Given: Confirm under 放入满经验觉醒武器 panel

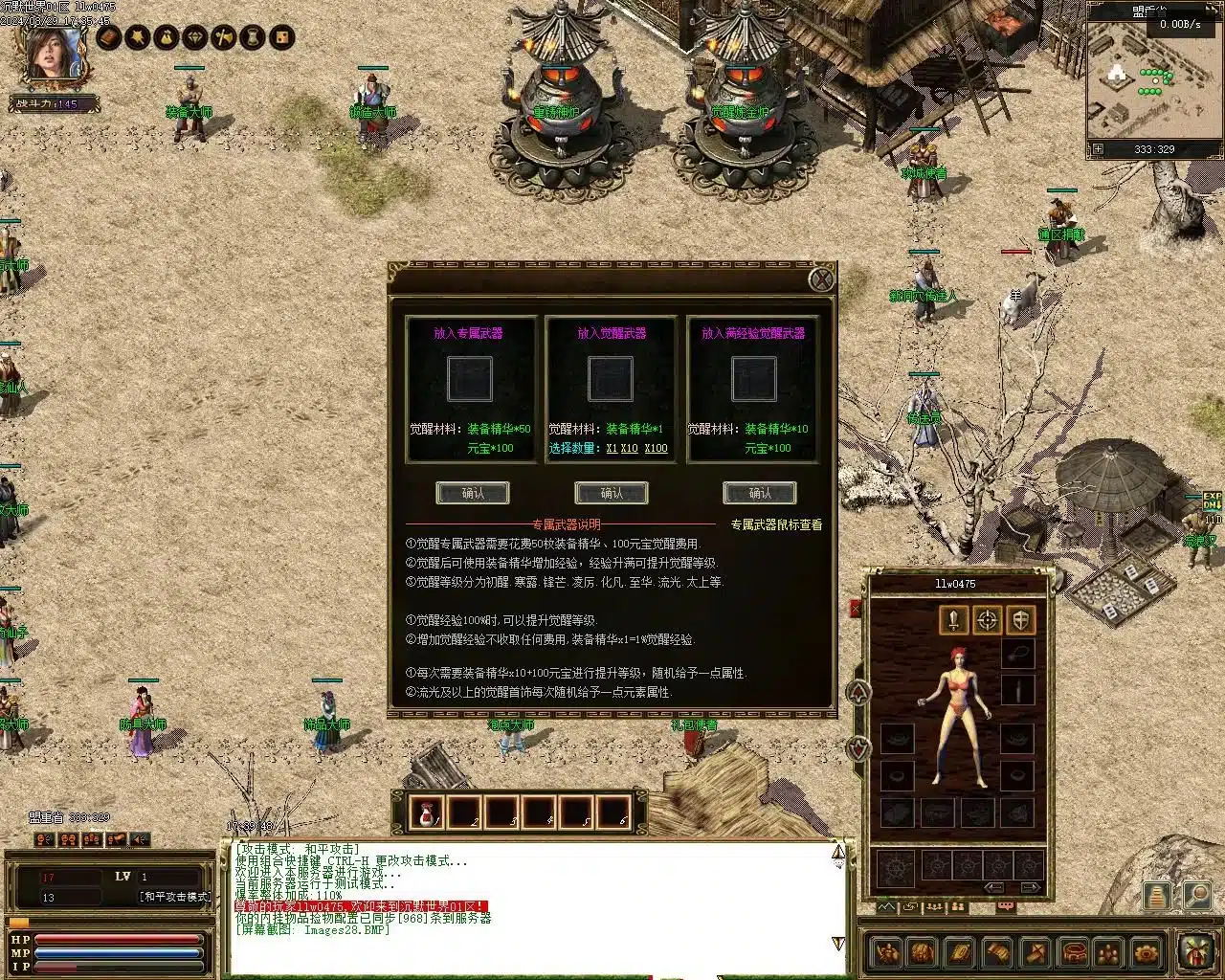Looking at the screenshot, I should (x=760, y=493).
